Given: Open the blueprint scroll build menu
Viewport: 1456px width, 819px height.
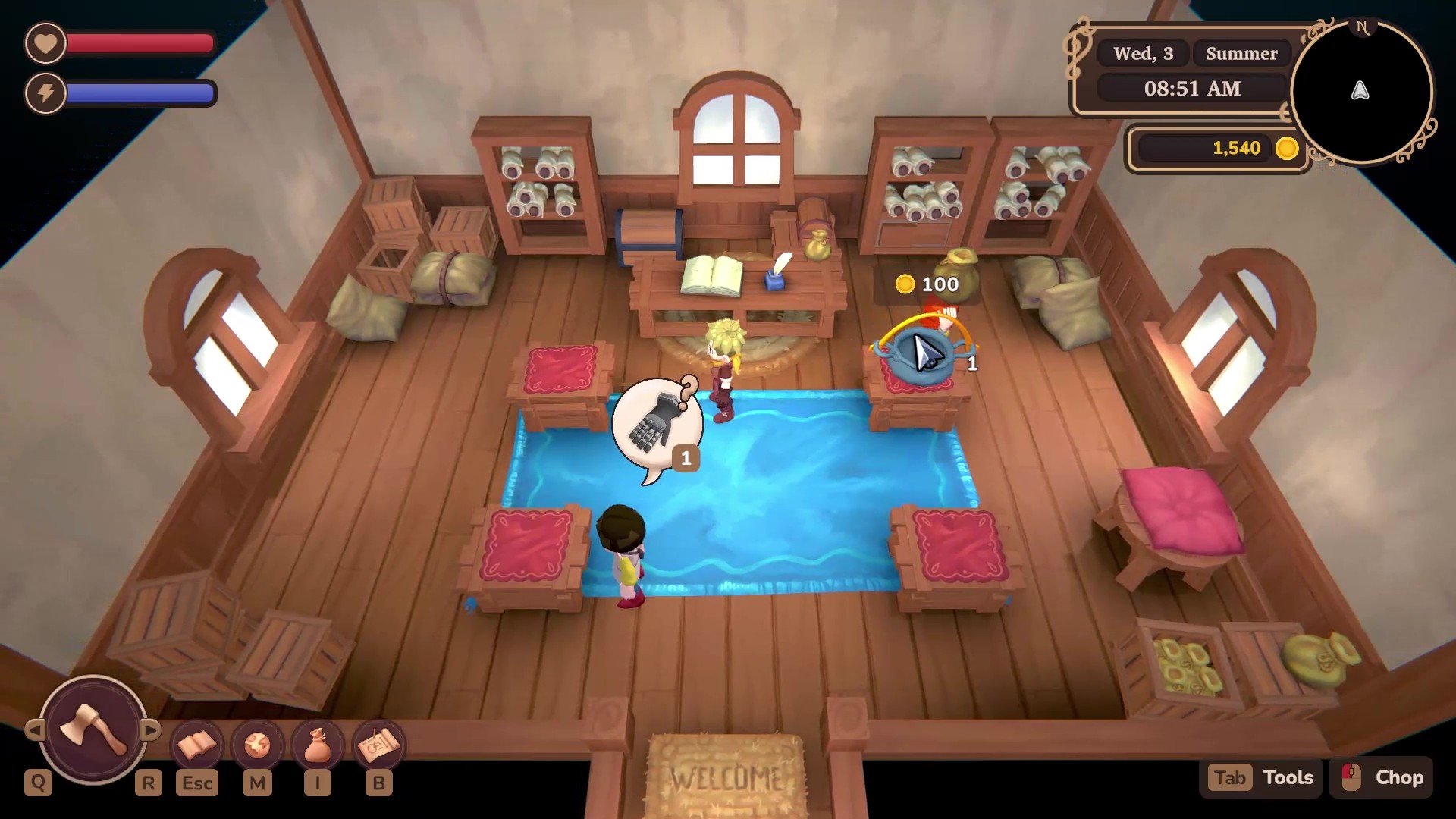Looking at the screenshot, I should [378, 746].
